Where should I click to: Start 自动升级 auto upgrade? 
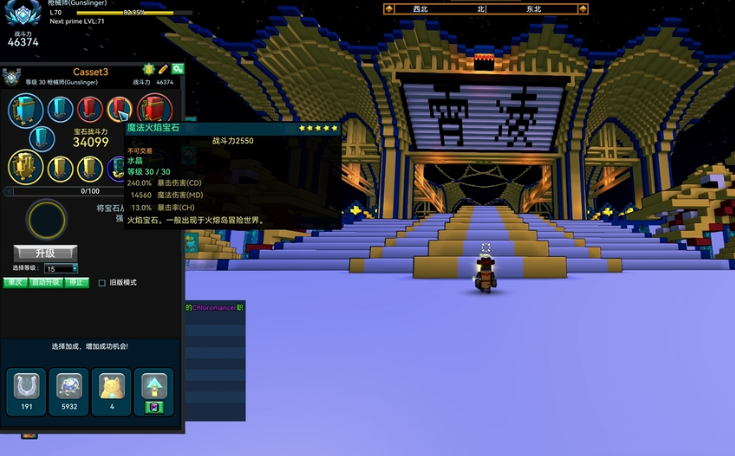tap(45, 282)
